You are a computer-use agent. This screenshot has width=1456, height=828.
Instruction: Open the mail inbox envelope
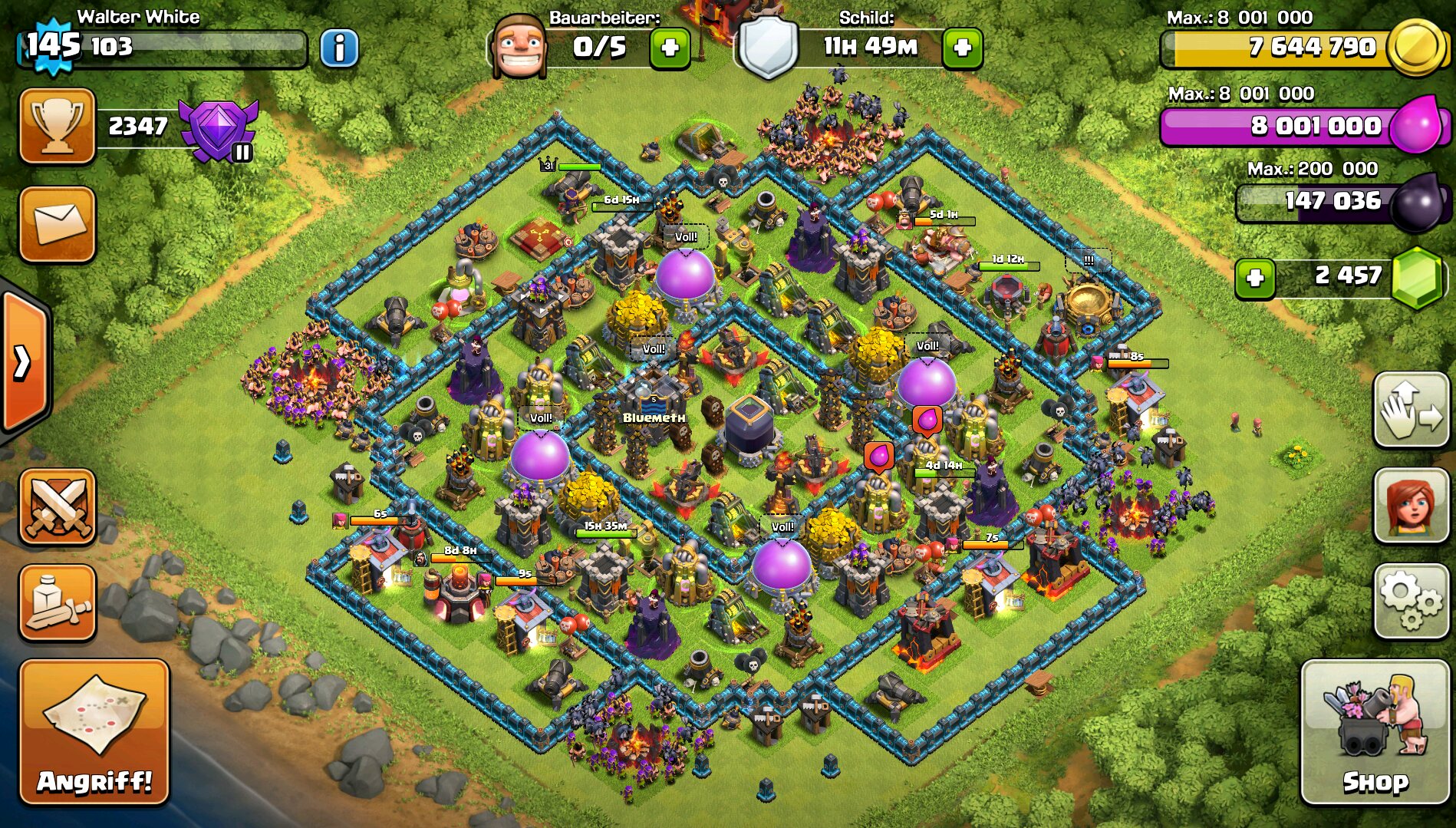(x=58, y=224)
